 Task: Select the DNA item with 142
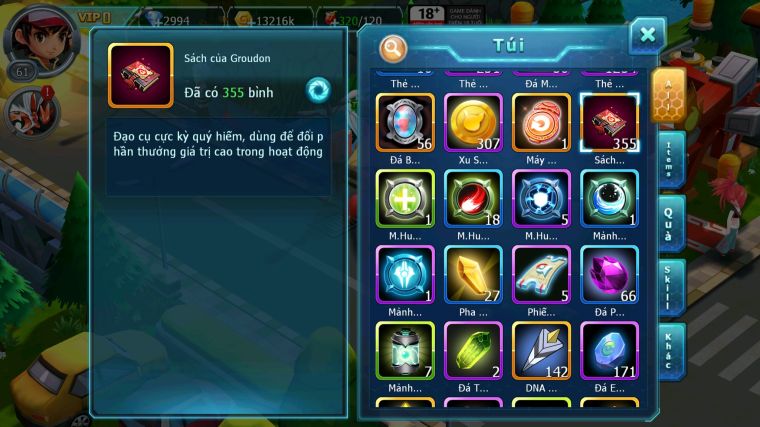[541, 349]
